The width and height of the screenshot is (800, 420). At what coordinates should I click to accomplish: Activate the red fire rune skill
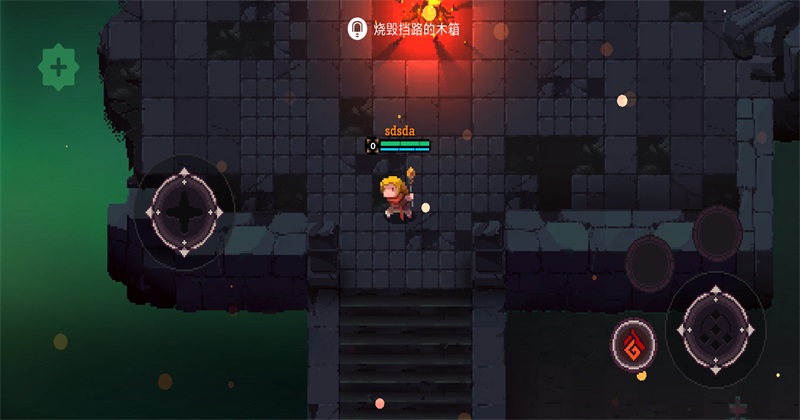(633, 345)
